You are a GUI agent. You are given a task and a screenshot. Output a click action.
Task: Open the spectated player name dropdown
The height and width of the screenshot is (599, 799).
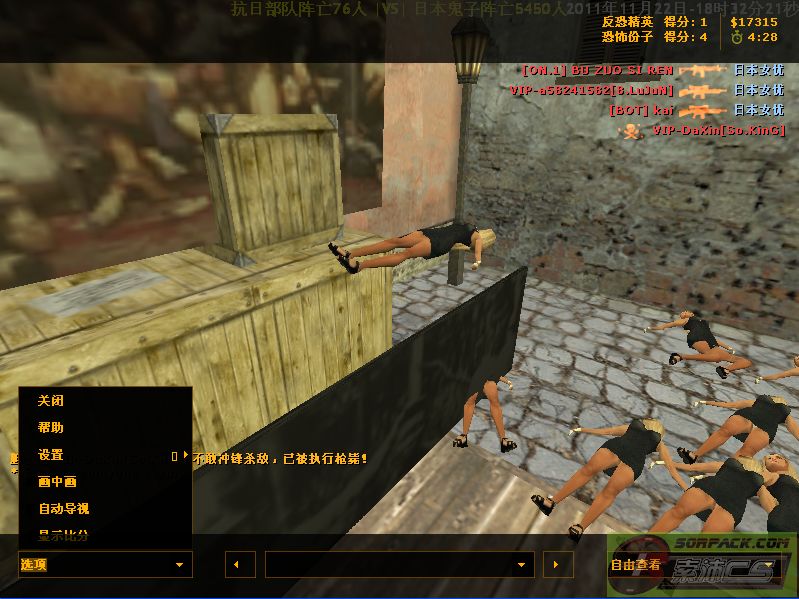point(398,565)
